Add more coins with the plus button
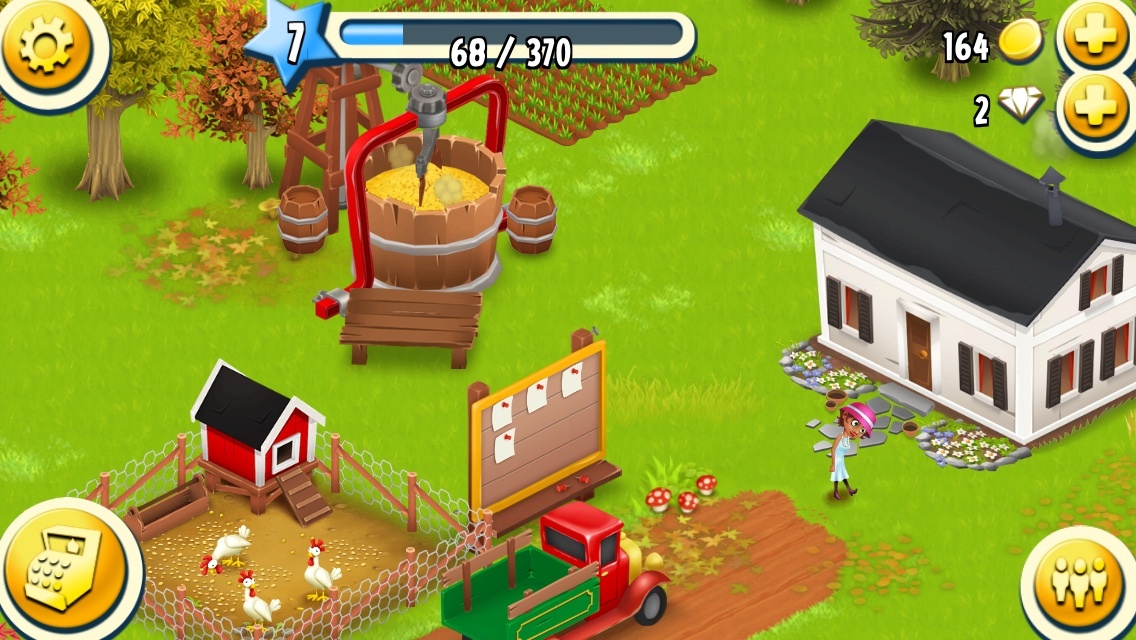The height and width of the screenshot is (640, 1136). [1097, 38]
